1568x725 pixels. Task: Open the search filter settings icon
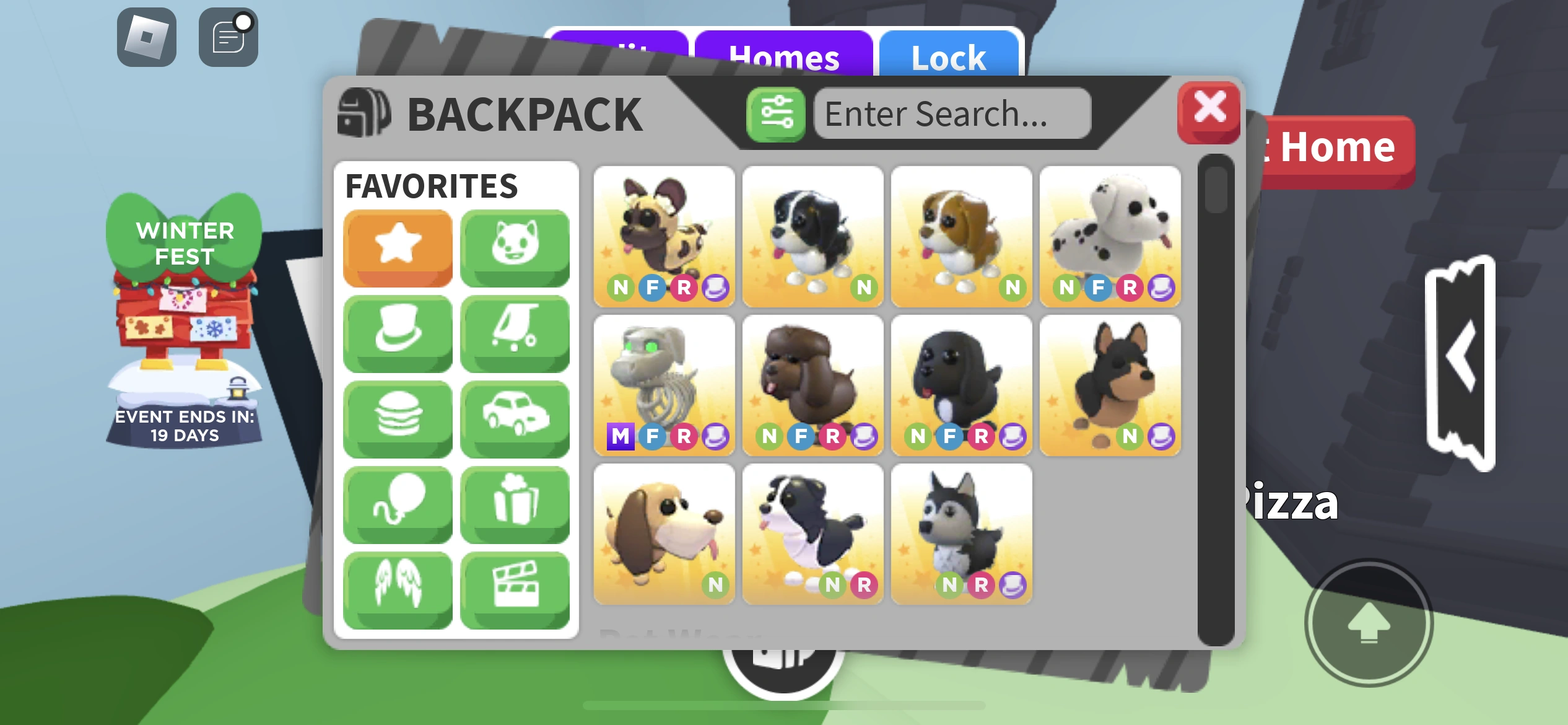point(775,114)
